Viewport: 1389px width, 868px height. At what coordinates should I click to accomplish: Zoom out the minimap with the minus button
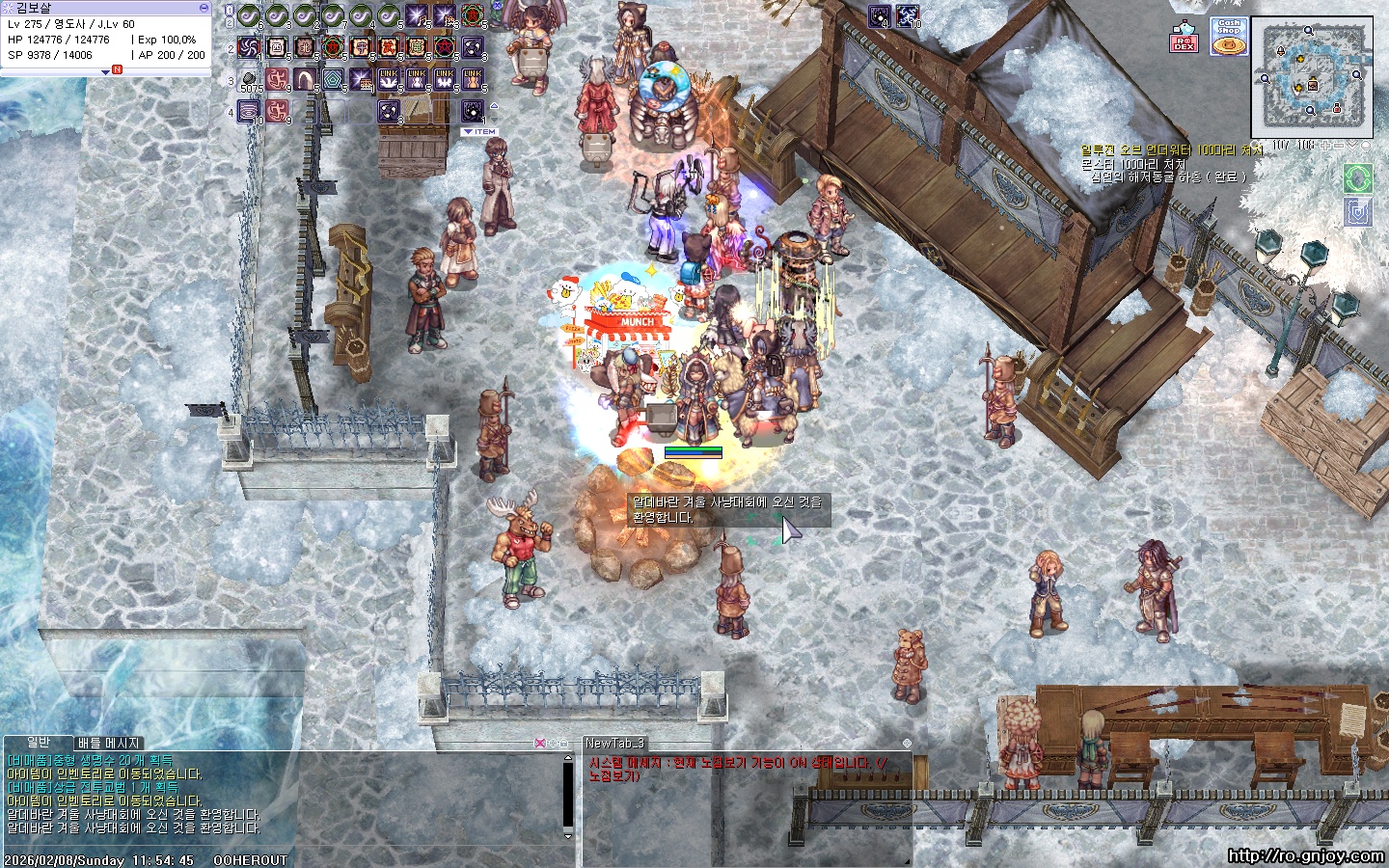1340,146
